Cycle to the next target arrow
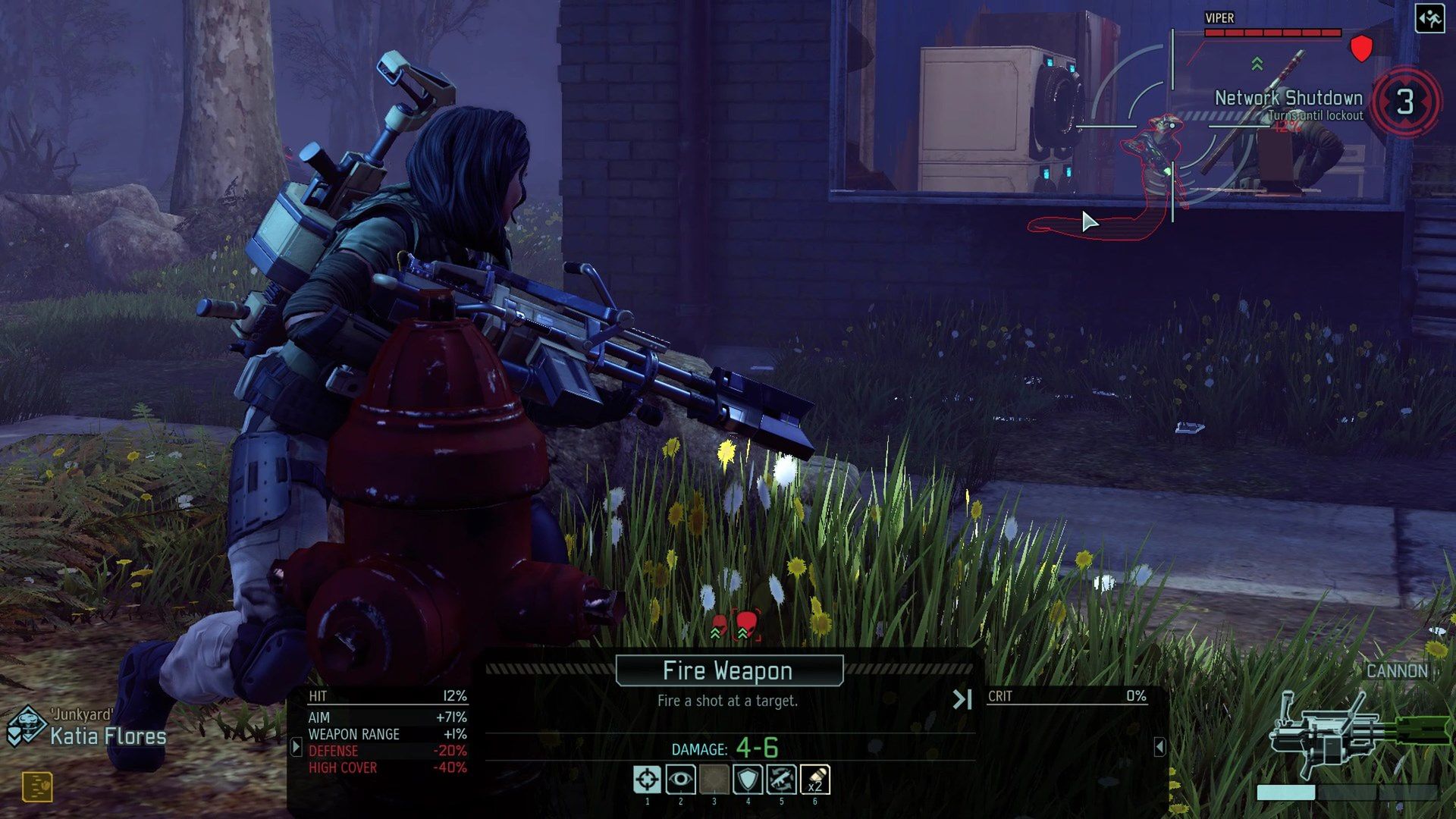 point(962,699)
